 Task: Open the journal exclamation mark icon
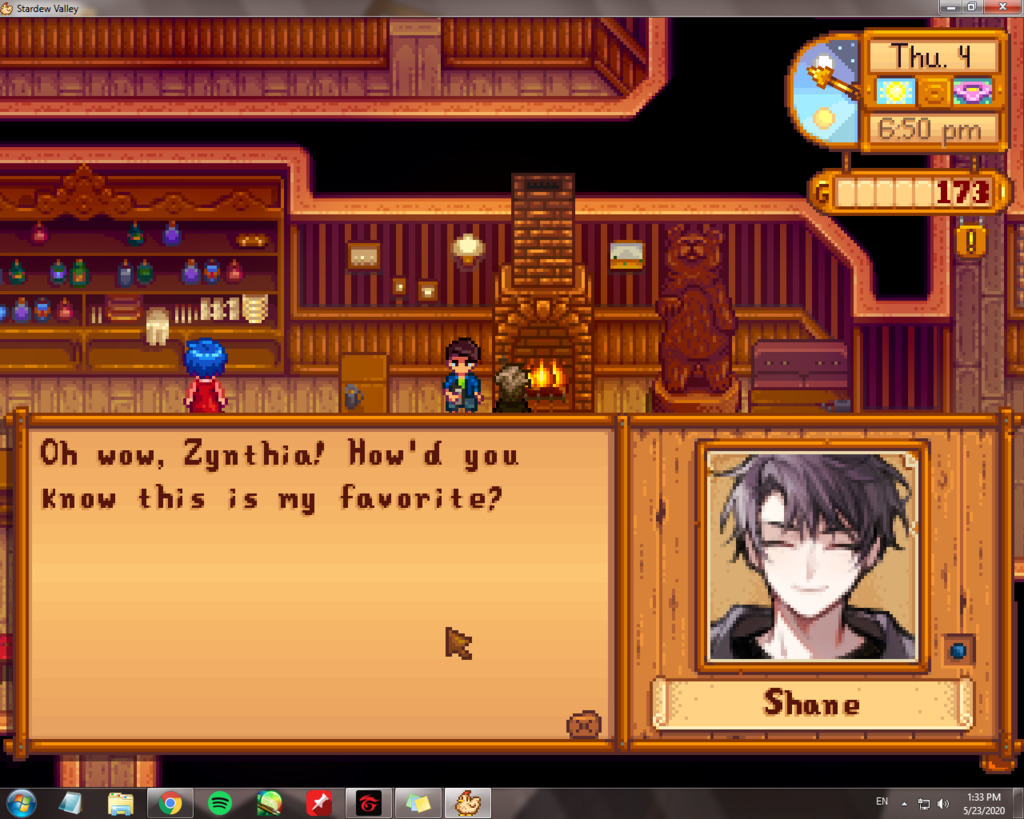click(971, 239)
